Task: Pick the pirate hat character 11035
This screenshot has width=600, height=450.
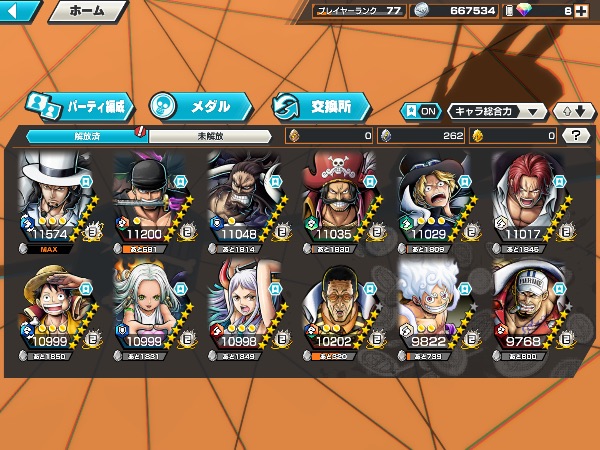Action: click(x=342, y=199)
